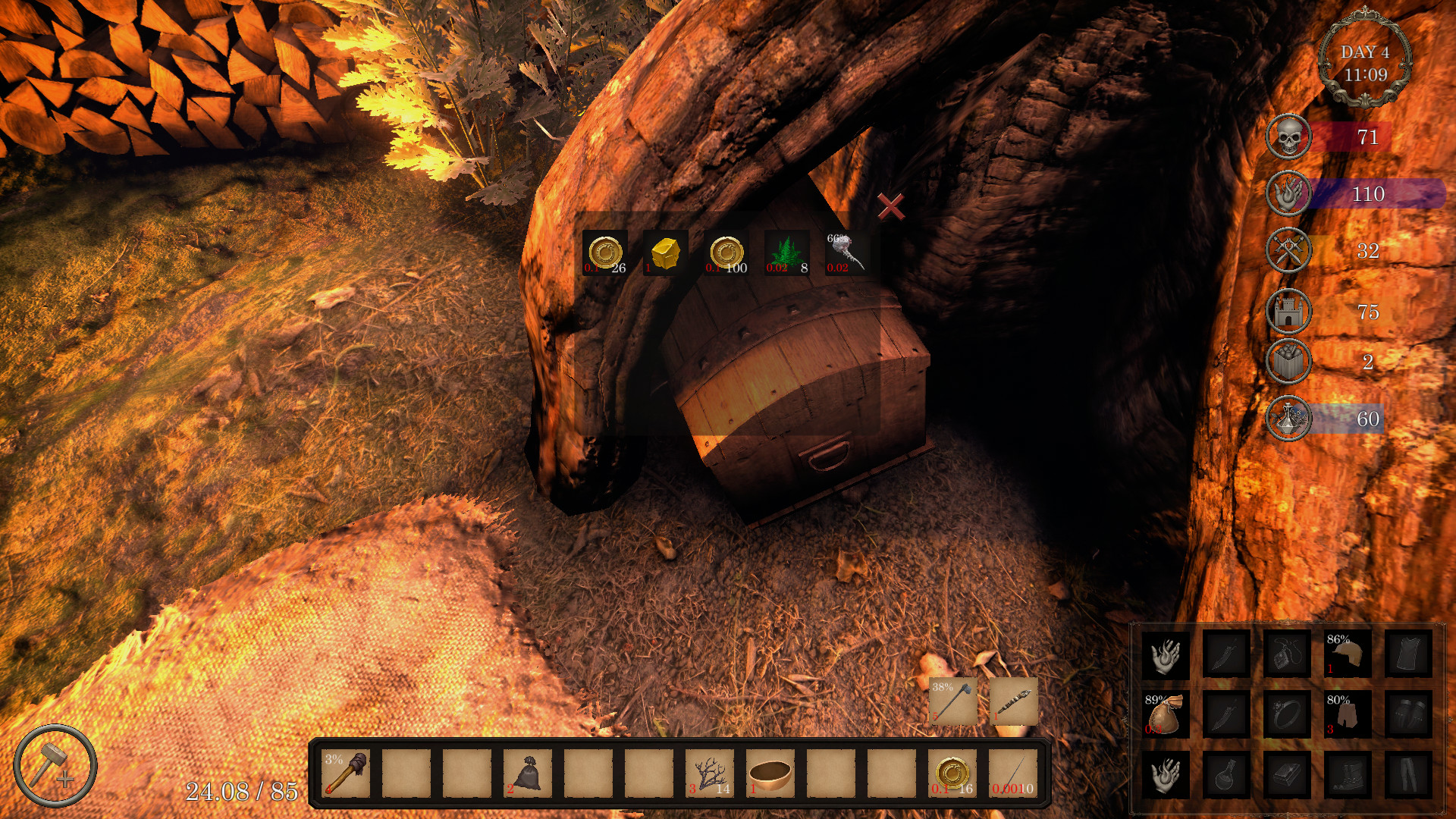Image resolution: width=1456 pixels, height=819 pixels.
Task: Take the green fern herbs from the chest
Action: [786, 251]
